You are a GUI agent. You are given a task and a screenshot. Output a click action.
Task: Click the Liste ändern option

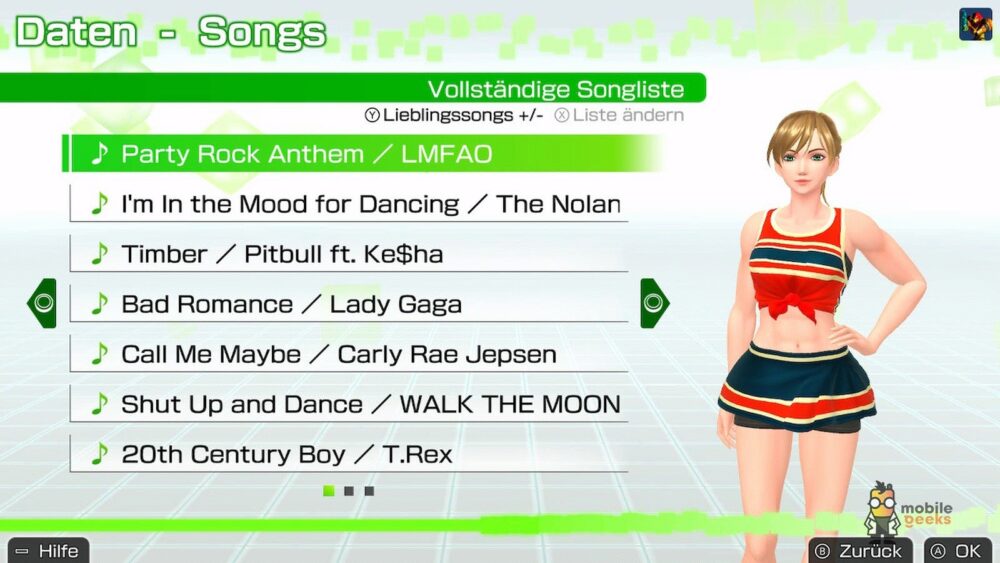620,115
